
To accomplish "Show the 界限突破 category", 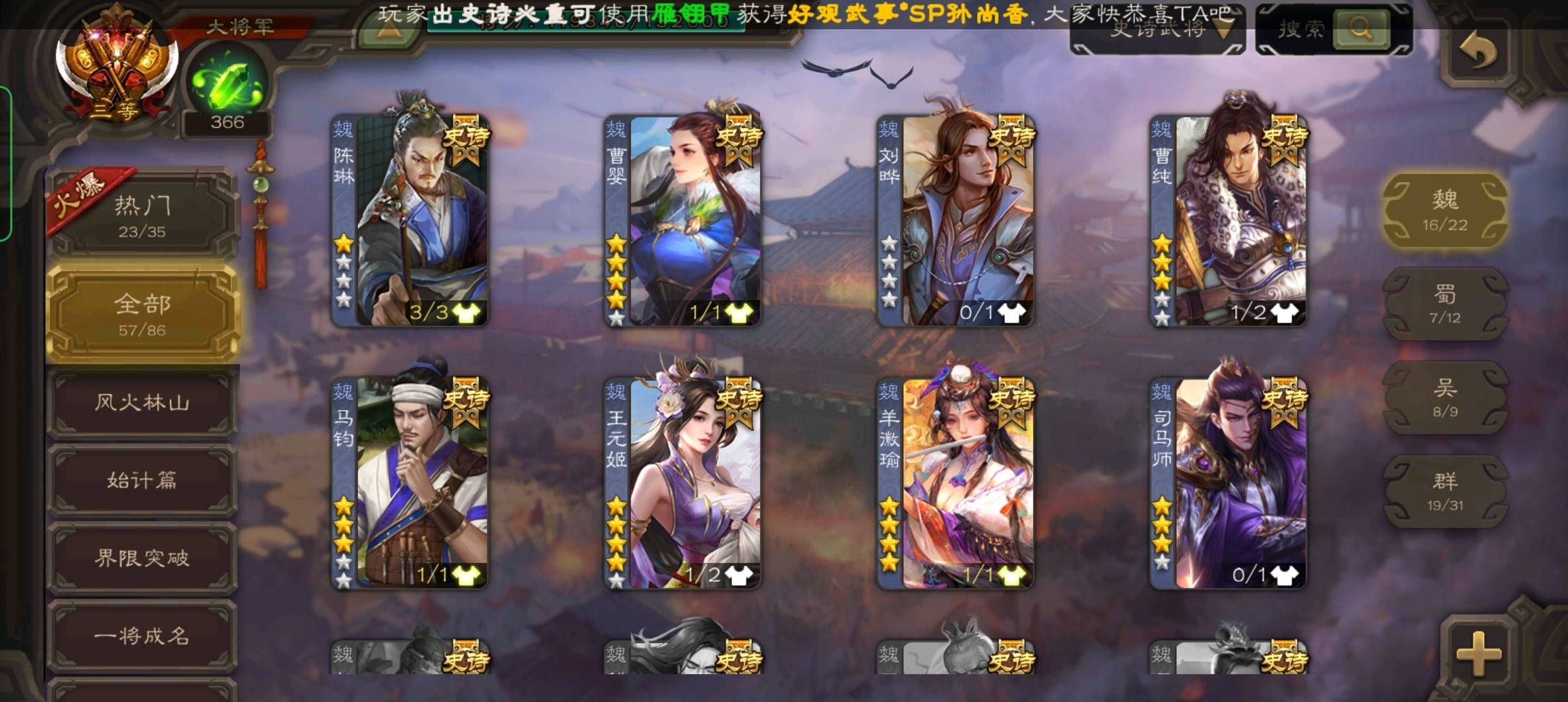I will pos(142,558).
